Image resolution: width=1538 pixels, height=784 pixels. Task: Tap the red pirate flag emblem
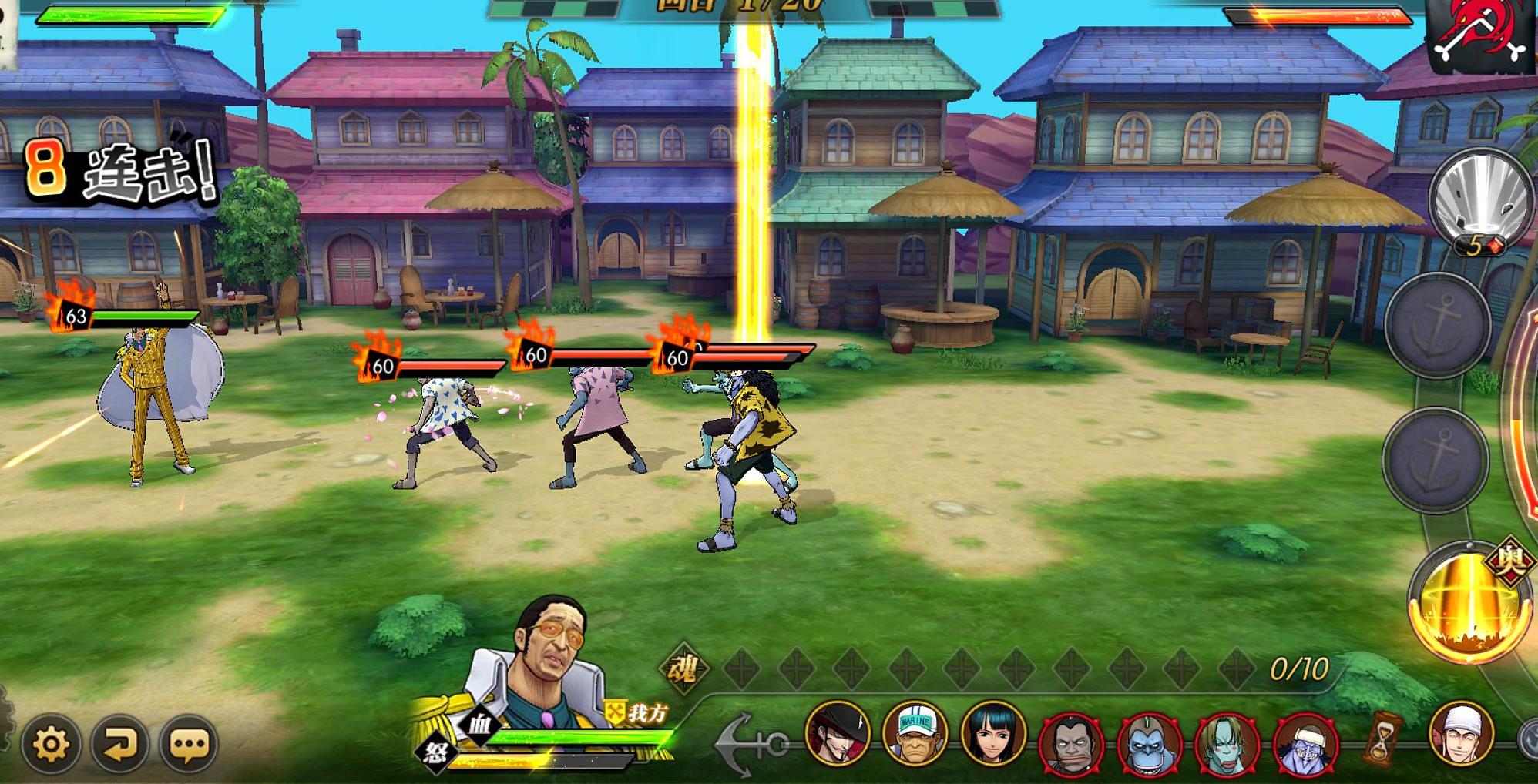[x=1478, y=35]
